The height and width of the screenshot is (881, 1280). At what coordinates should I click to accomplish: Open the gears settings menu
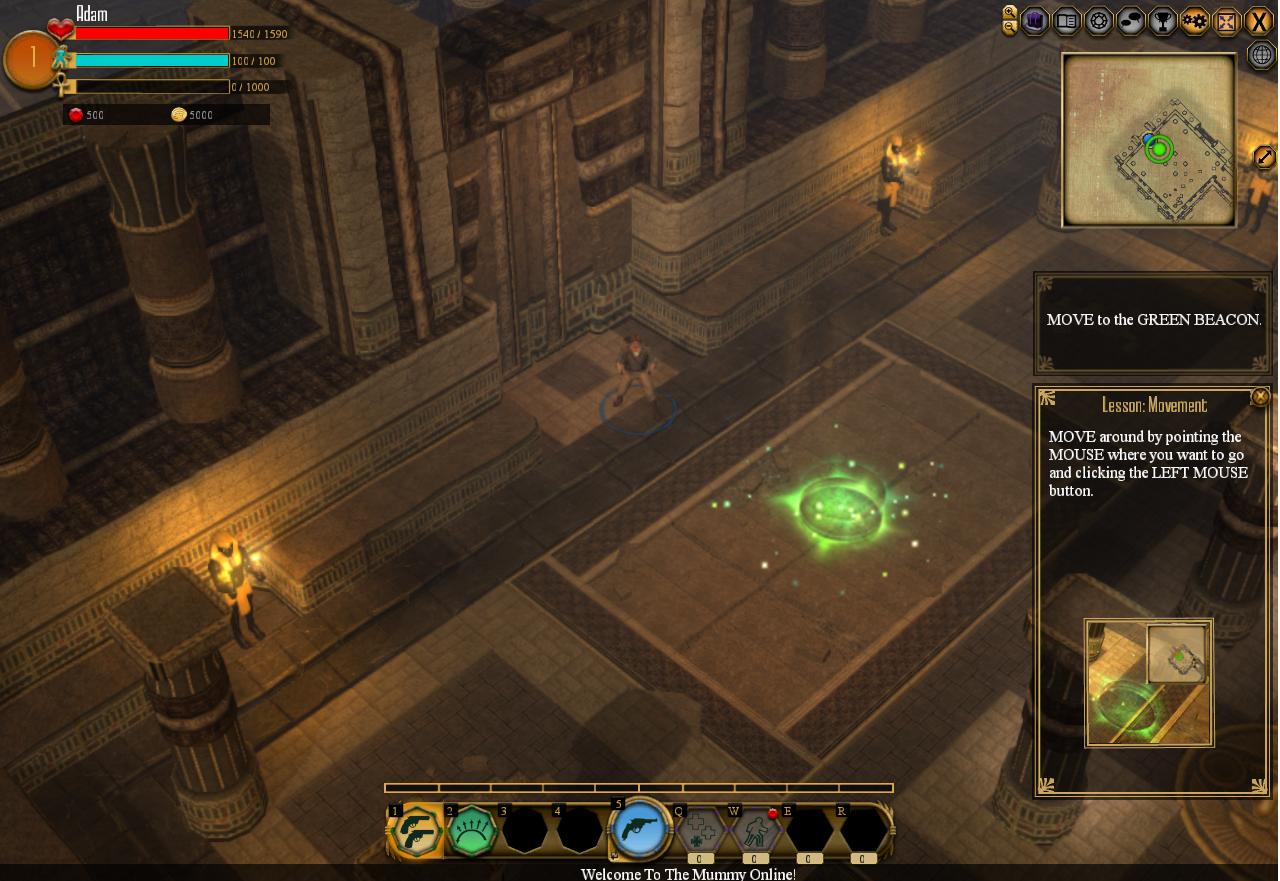coord(1195,21)
